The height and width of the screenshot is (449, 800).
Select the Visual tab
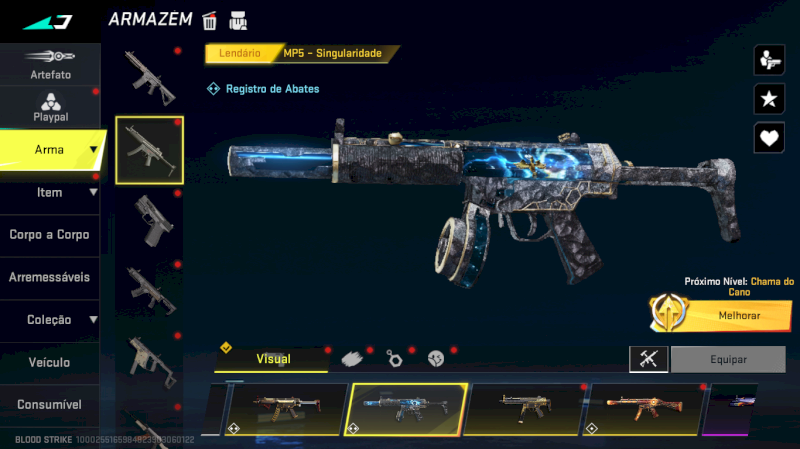273,358
